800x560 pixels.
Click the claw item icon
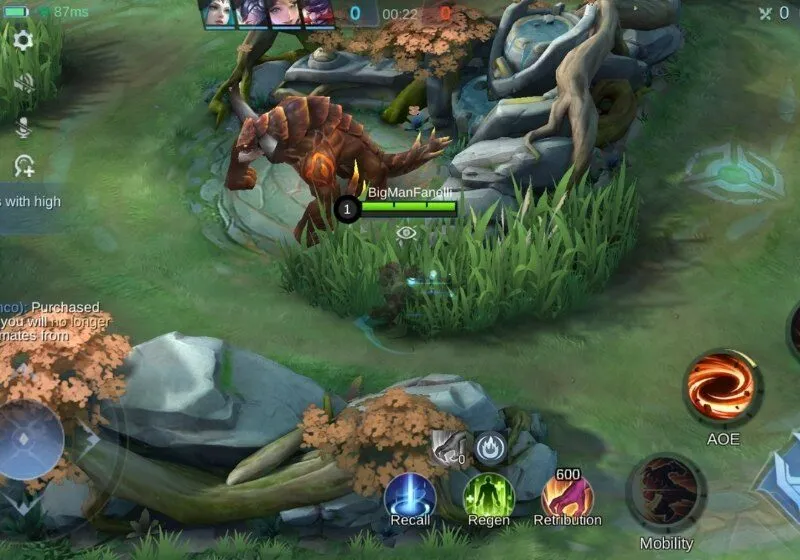(450, 447)
